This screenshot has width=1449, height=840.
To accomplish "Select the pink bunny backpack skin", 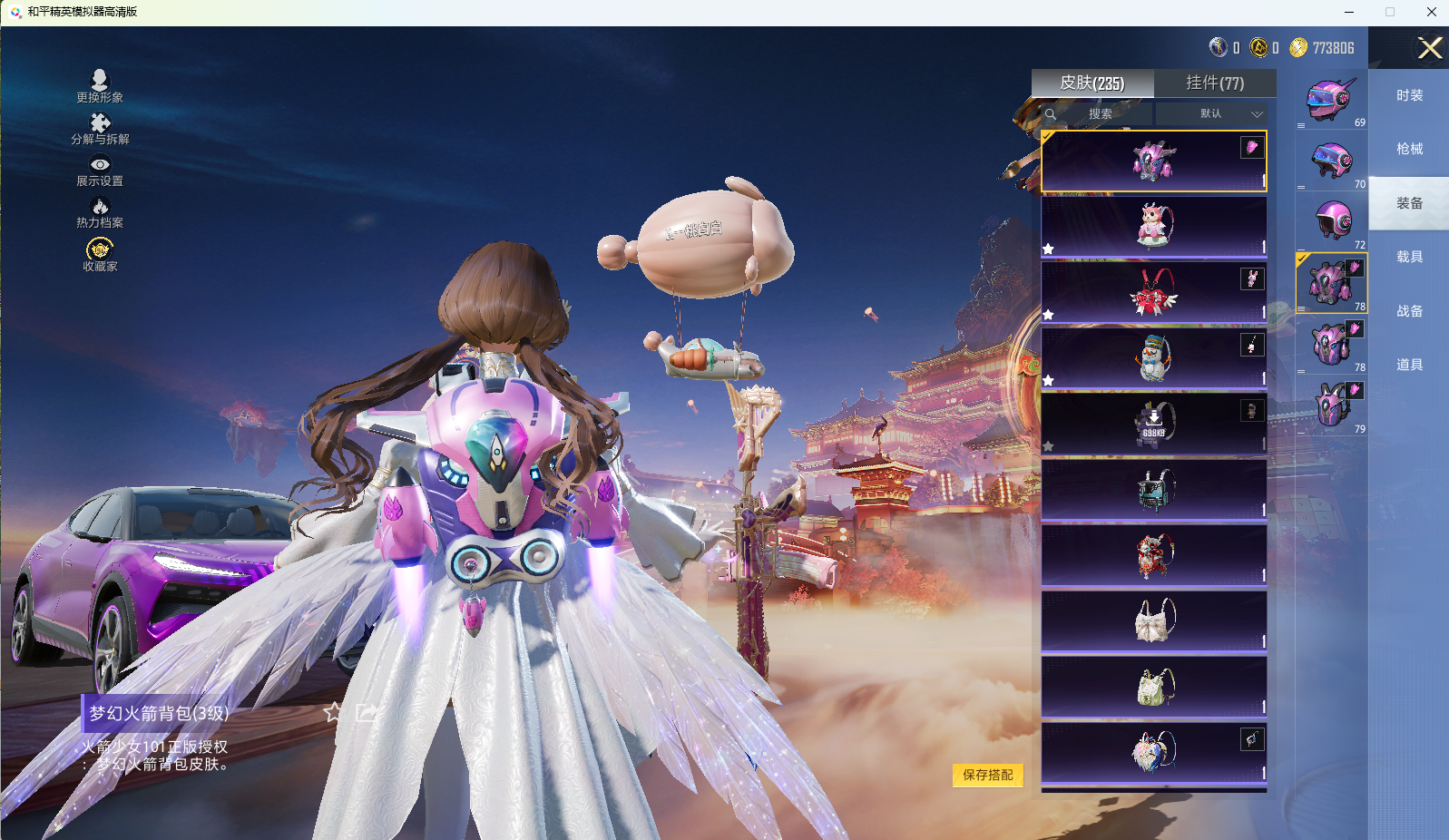I will pyautogui.click(x=1154, y=227).
